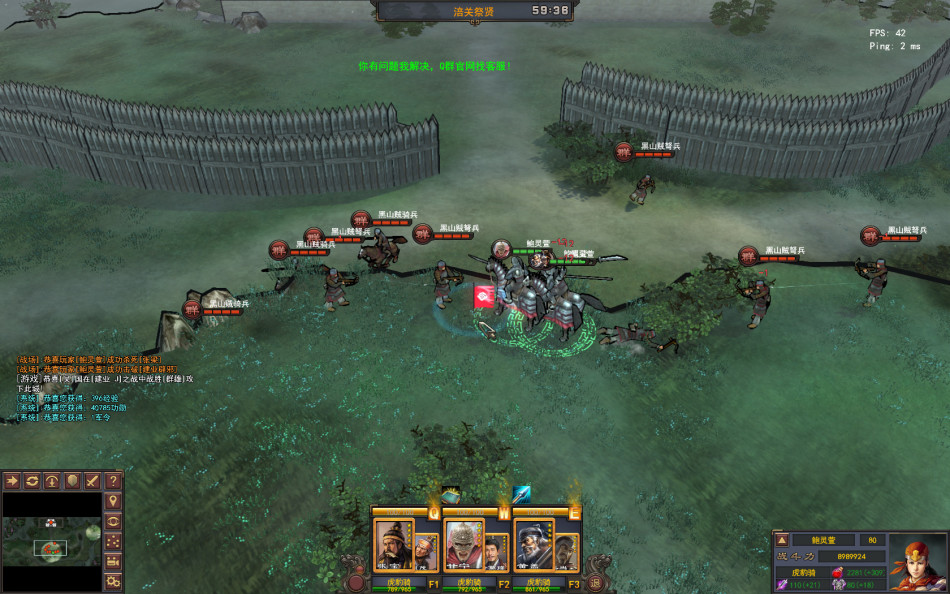Click the arrow button above the minimap
Viewport: 950px width, 594px height.
click(13, 481)
